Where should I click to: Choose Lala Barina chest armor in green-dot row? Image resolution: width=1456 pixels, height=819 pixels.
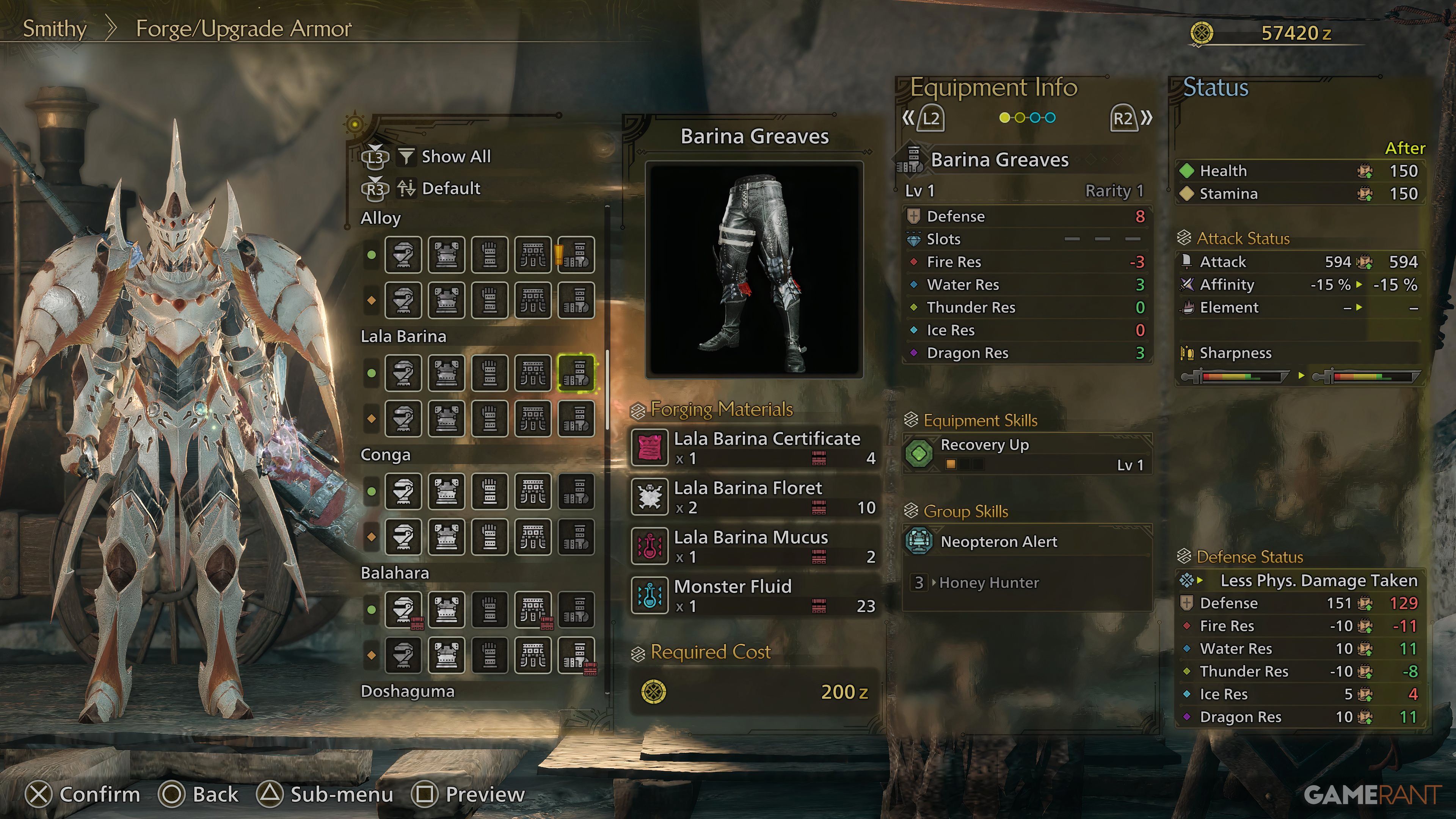tap(447, 373)
